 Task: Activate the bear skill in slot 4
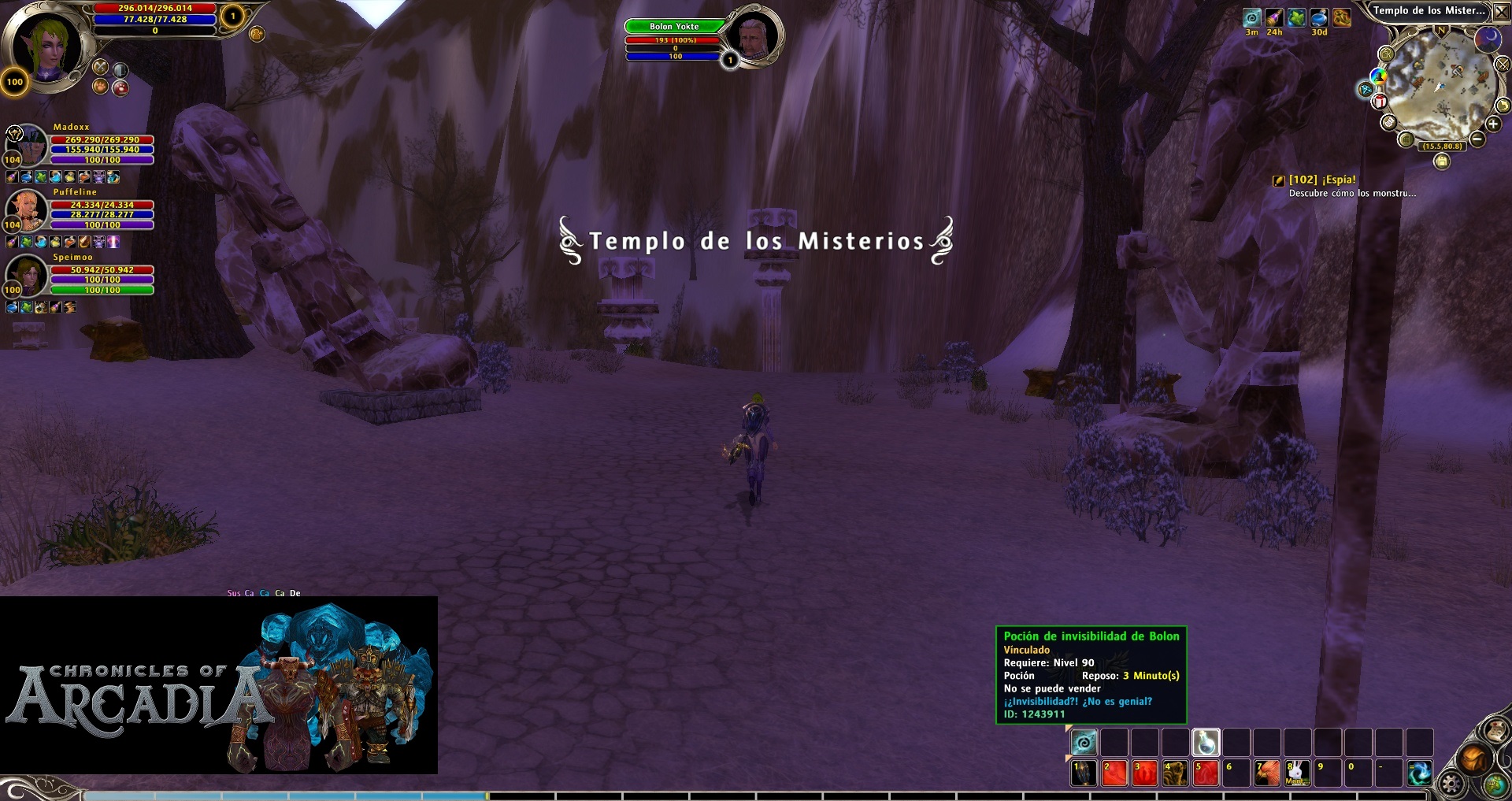point(1175,773)
